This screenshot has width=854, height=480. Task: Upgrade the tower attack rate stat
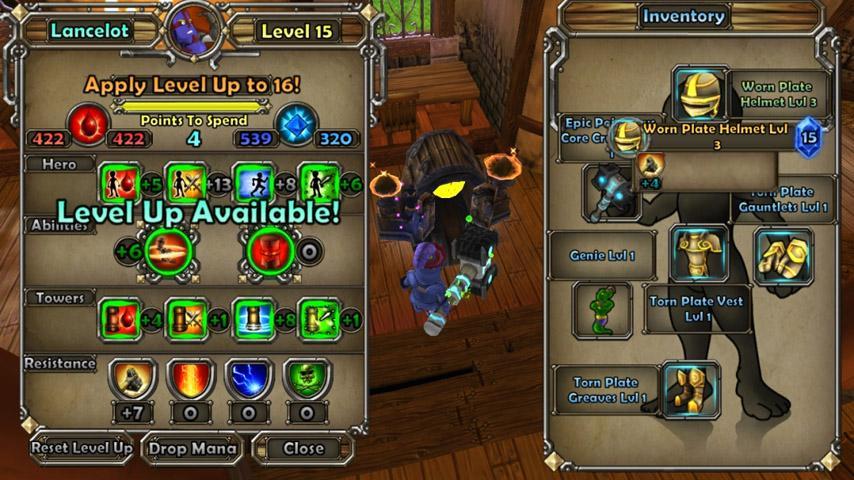pos(318,319)
